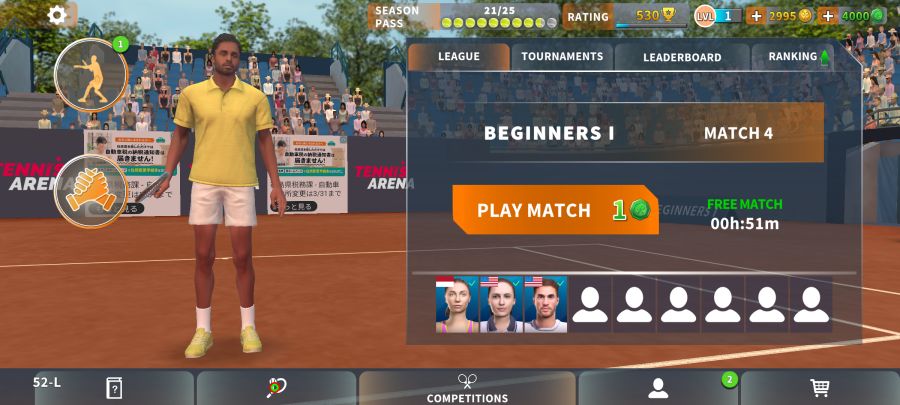This screenshot has width=900, height=405.
Task: Select the male US player portrait
Action: tap(545, 305)
